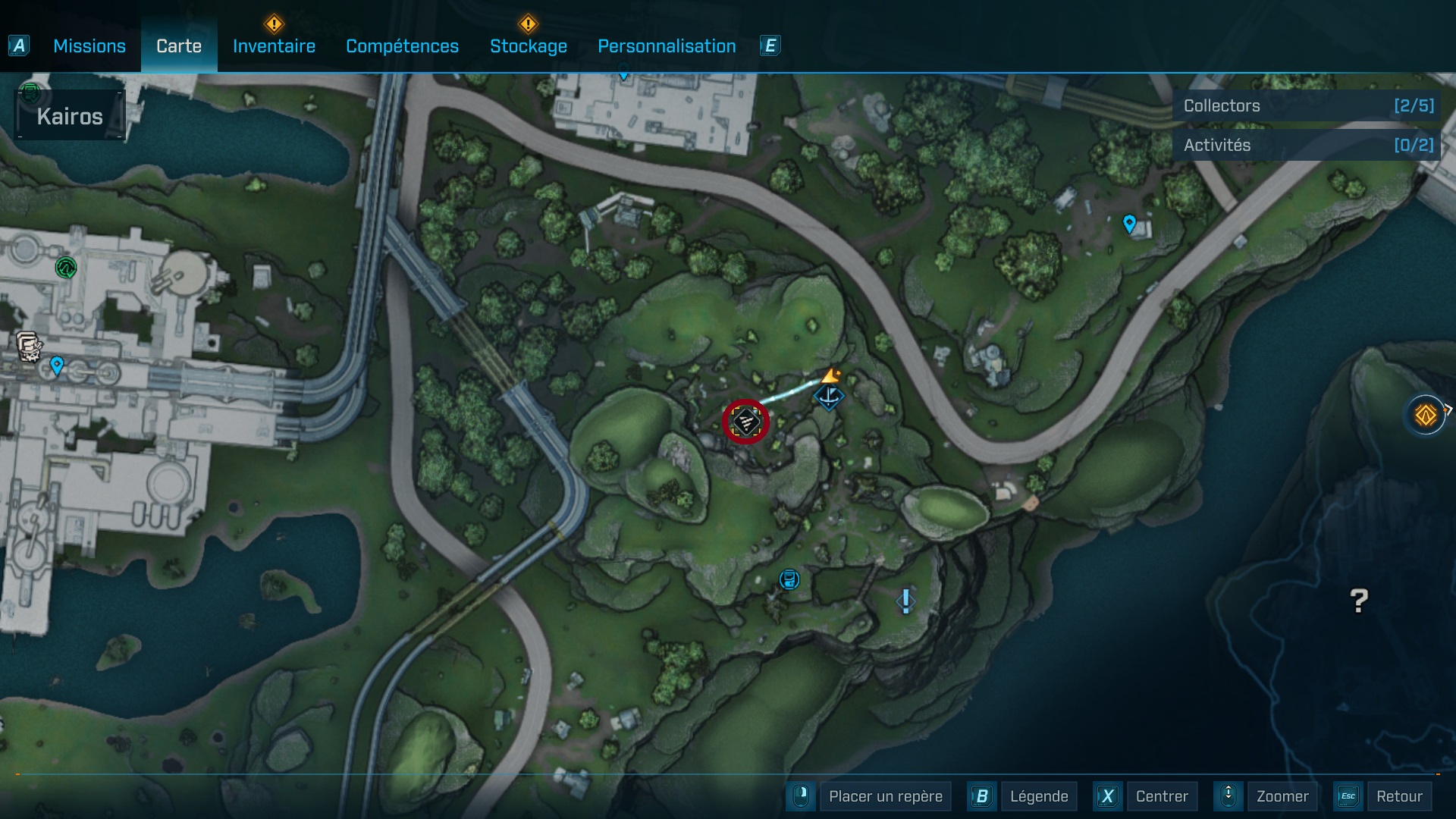Click the anchor diamond marker

point(829,396)
